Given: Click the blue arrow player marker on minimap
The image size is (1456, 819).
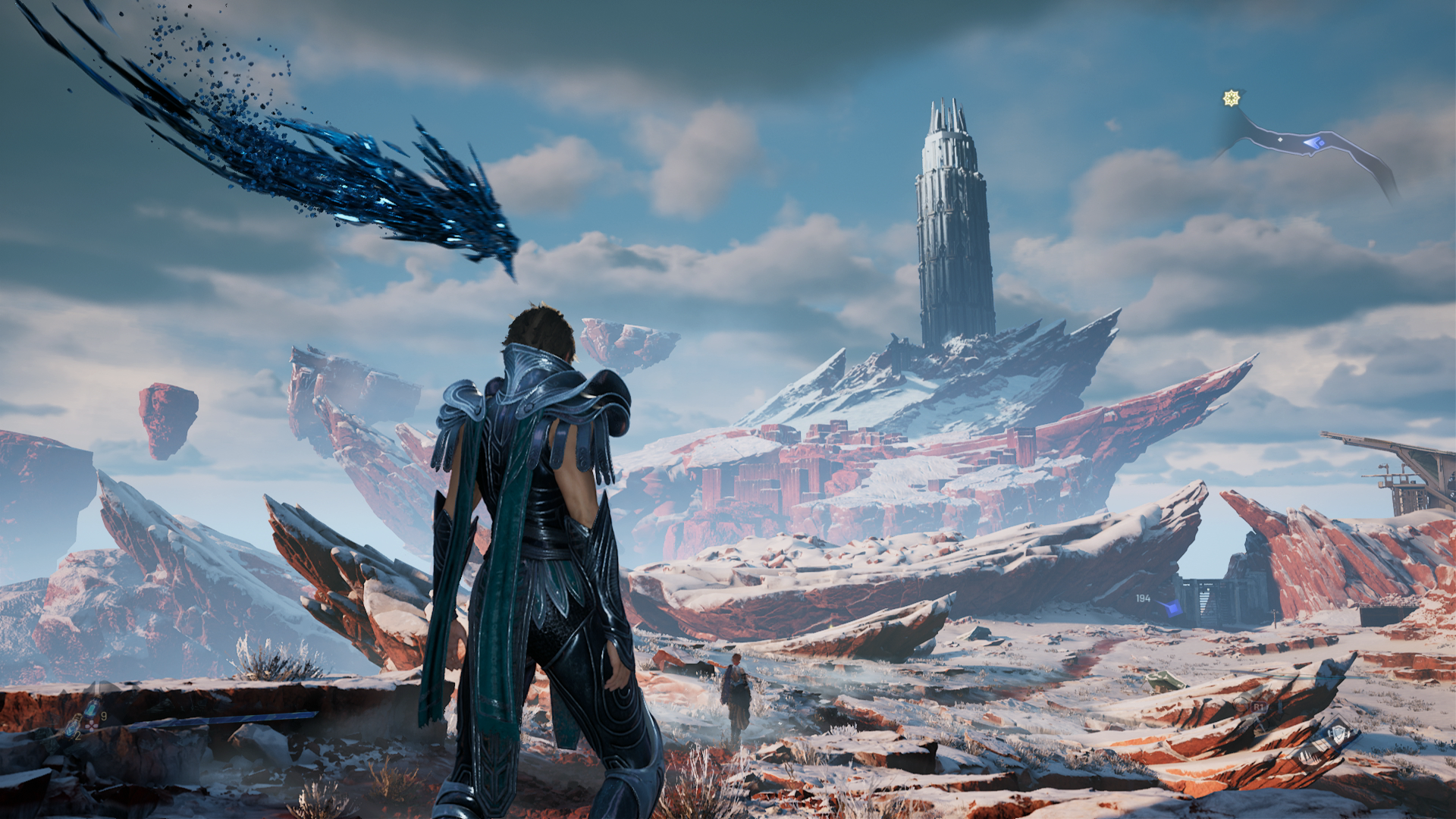Looking at the screenshot, I should [1313, 142].
